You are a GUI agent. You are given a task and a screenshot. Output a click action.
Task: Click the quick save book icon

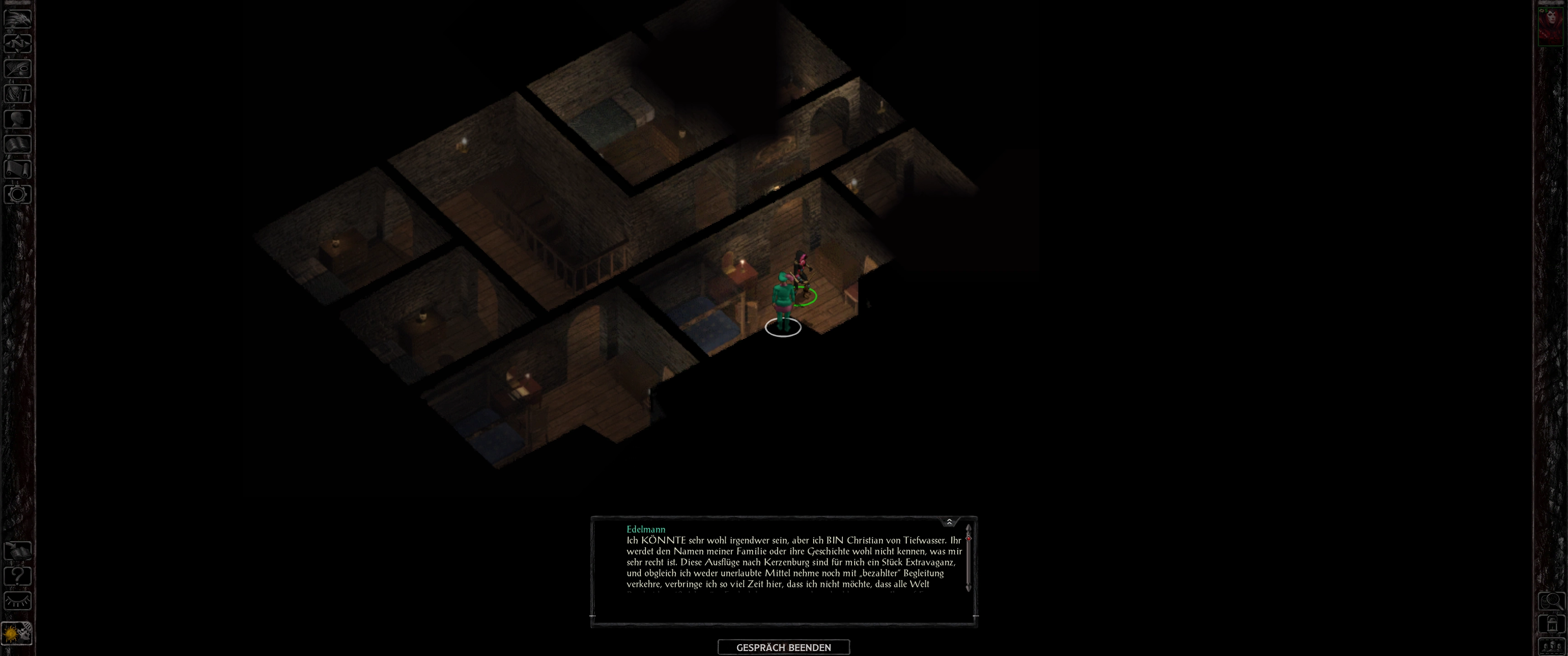tap(17, 551)
